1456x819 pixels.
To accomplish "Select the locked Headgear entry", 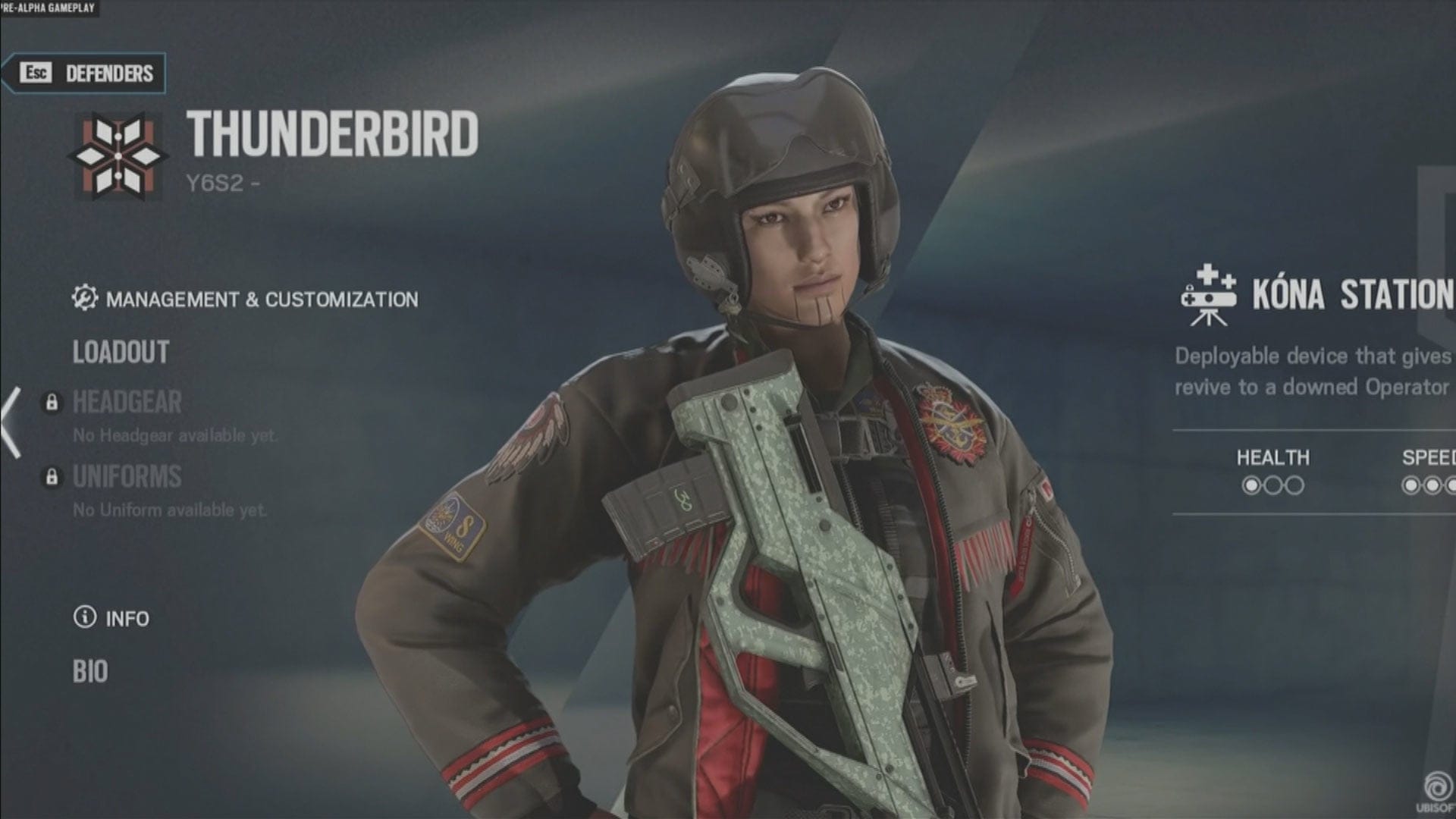I will coord(127,403).
